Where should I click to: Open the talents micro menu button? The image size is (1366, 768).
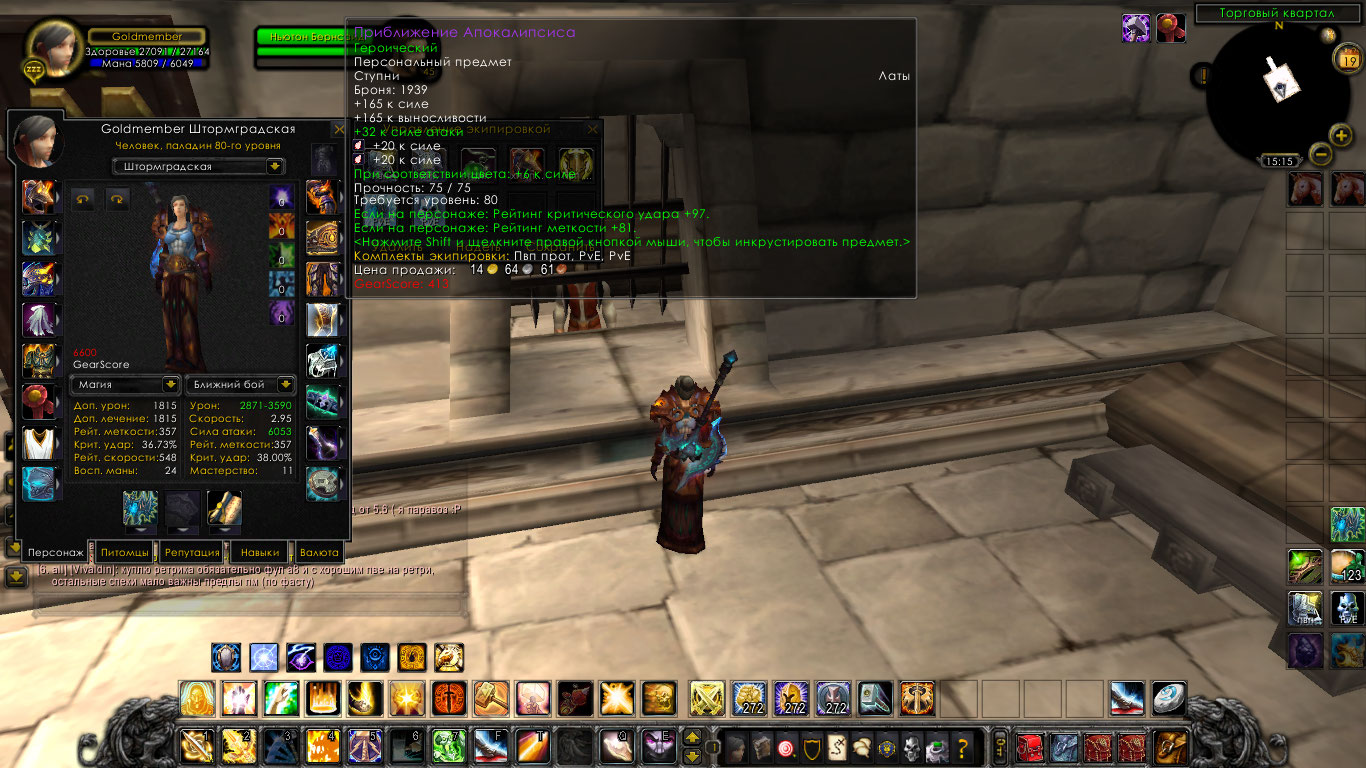point(788,745)
